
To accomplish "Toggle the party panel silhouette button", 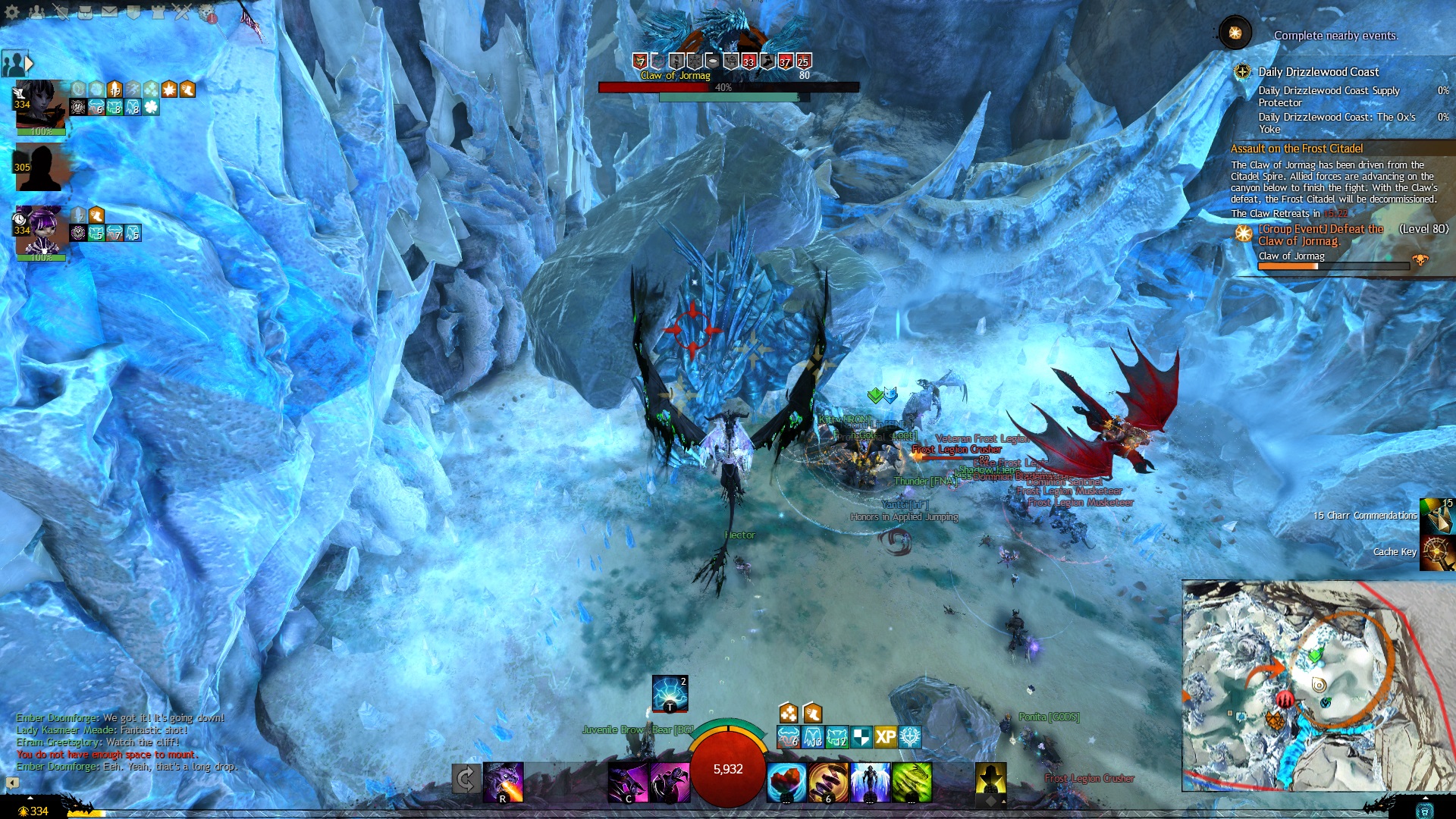I will (x=15, y=64).
